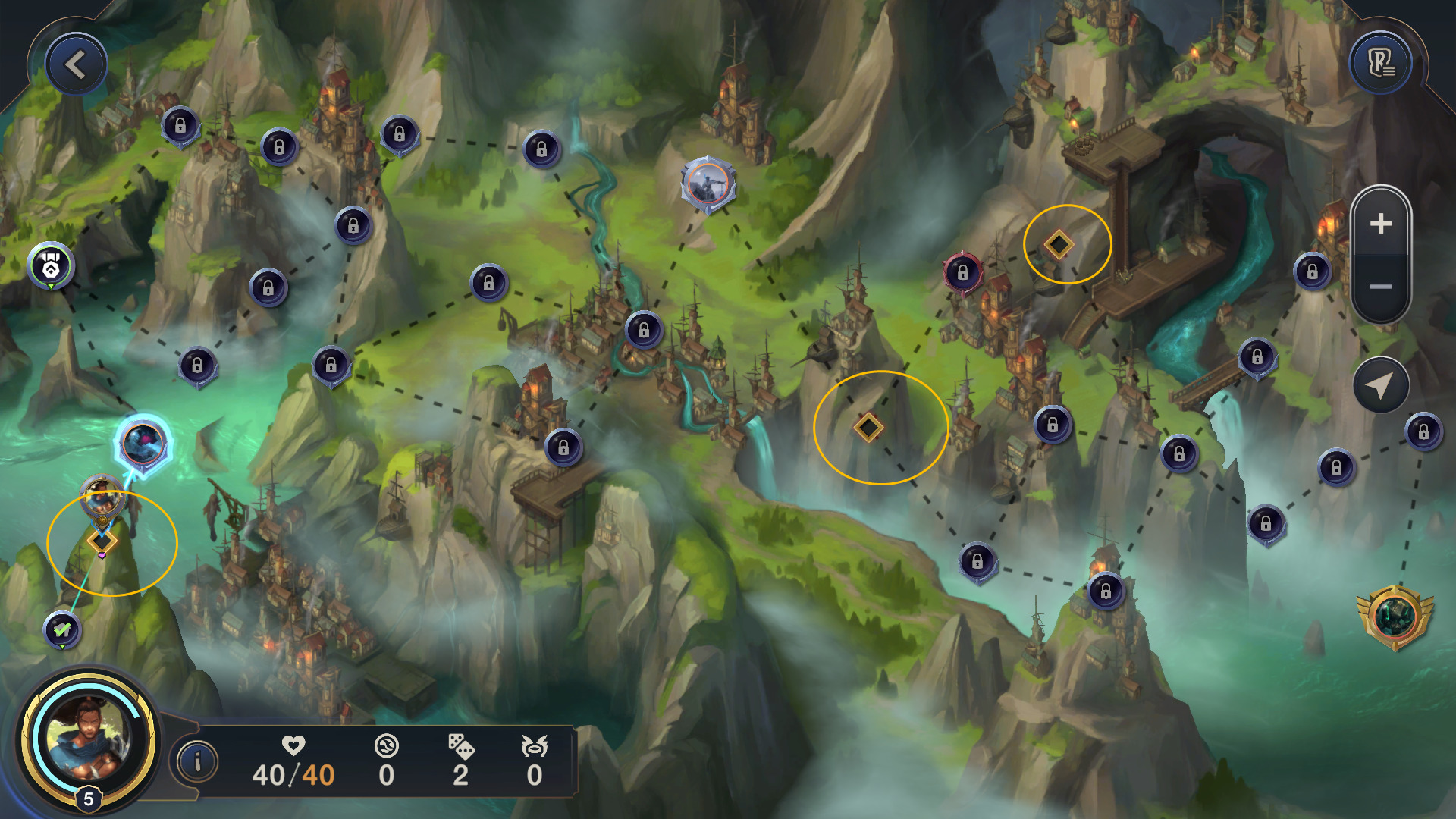
Task: Show run info with the i button
Action: (198, 761)
